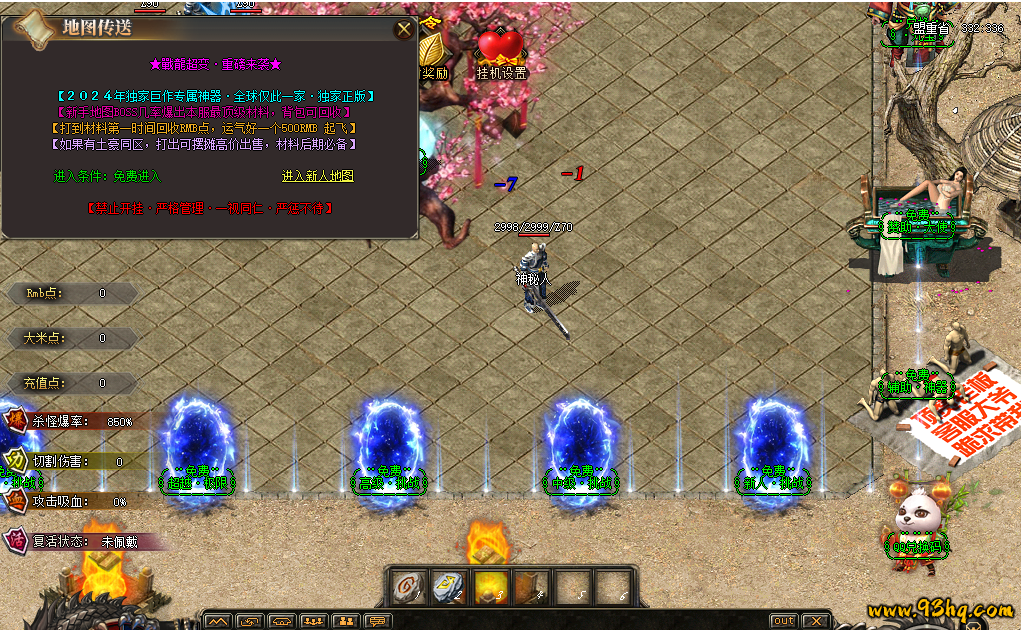The width and height of the screenshot is (1021, 630).
Task: Open the three-person group button on the bottom bar
Action: [x=314, y=621]
